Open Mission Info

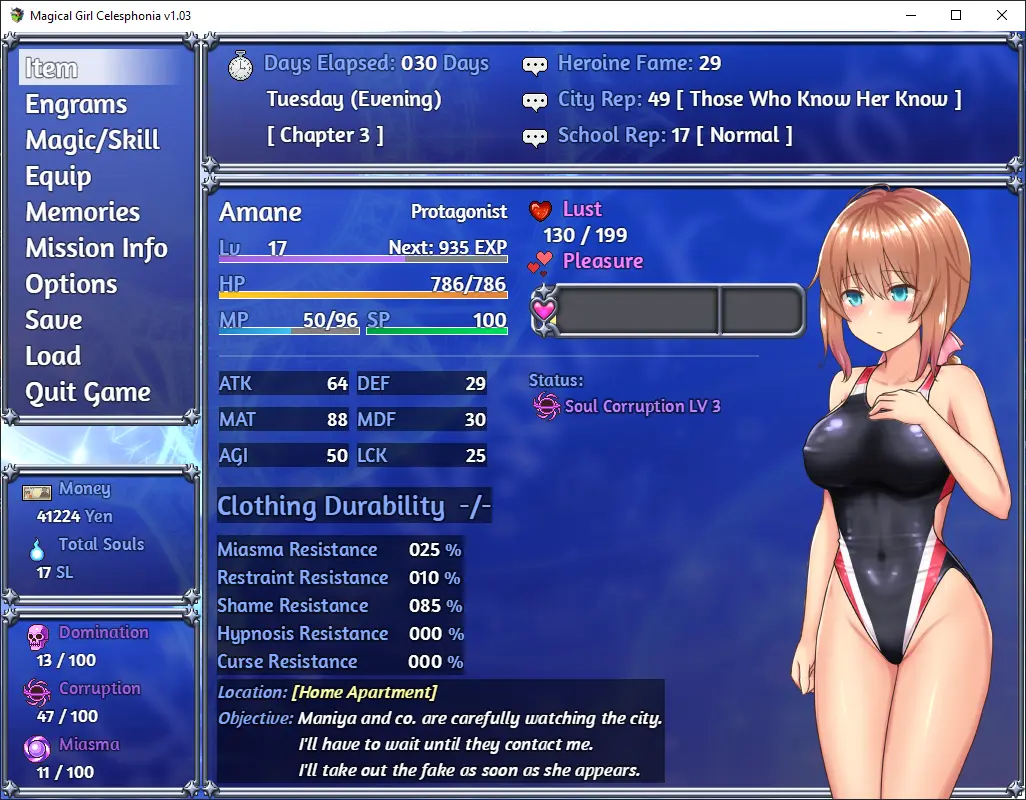(x=96, y=248)
